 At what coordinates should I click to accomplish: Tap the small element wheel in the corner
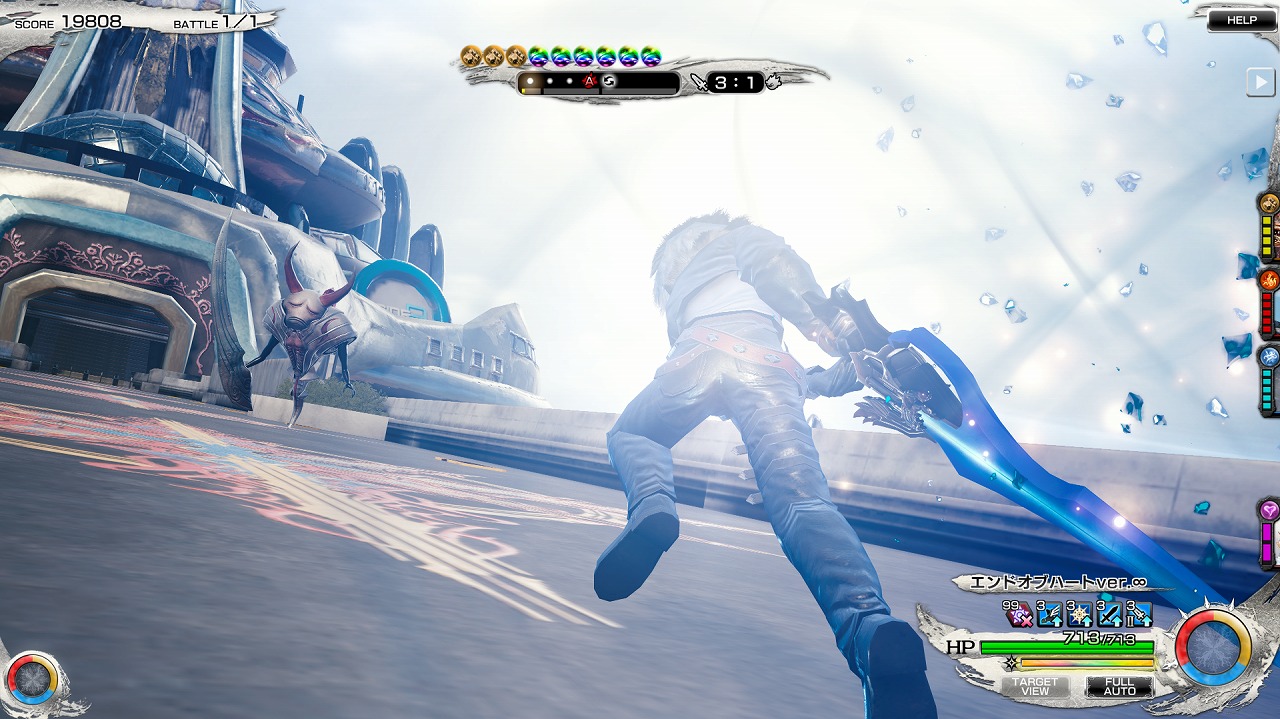pyautogui.click(x=32, y=680)
